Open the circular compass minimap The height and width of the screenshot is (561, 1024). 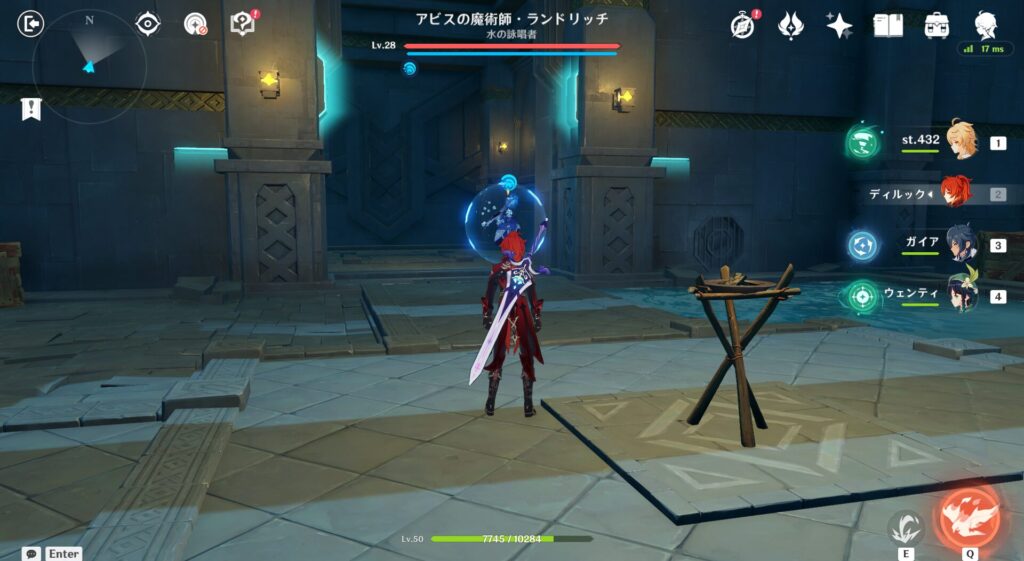(89, 66)
